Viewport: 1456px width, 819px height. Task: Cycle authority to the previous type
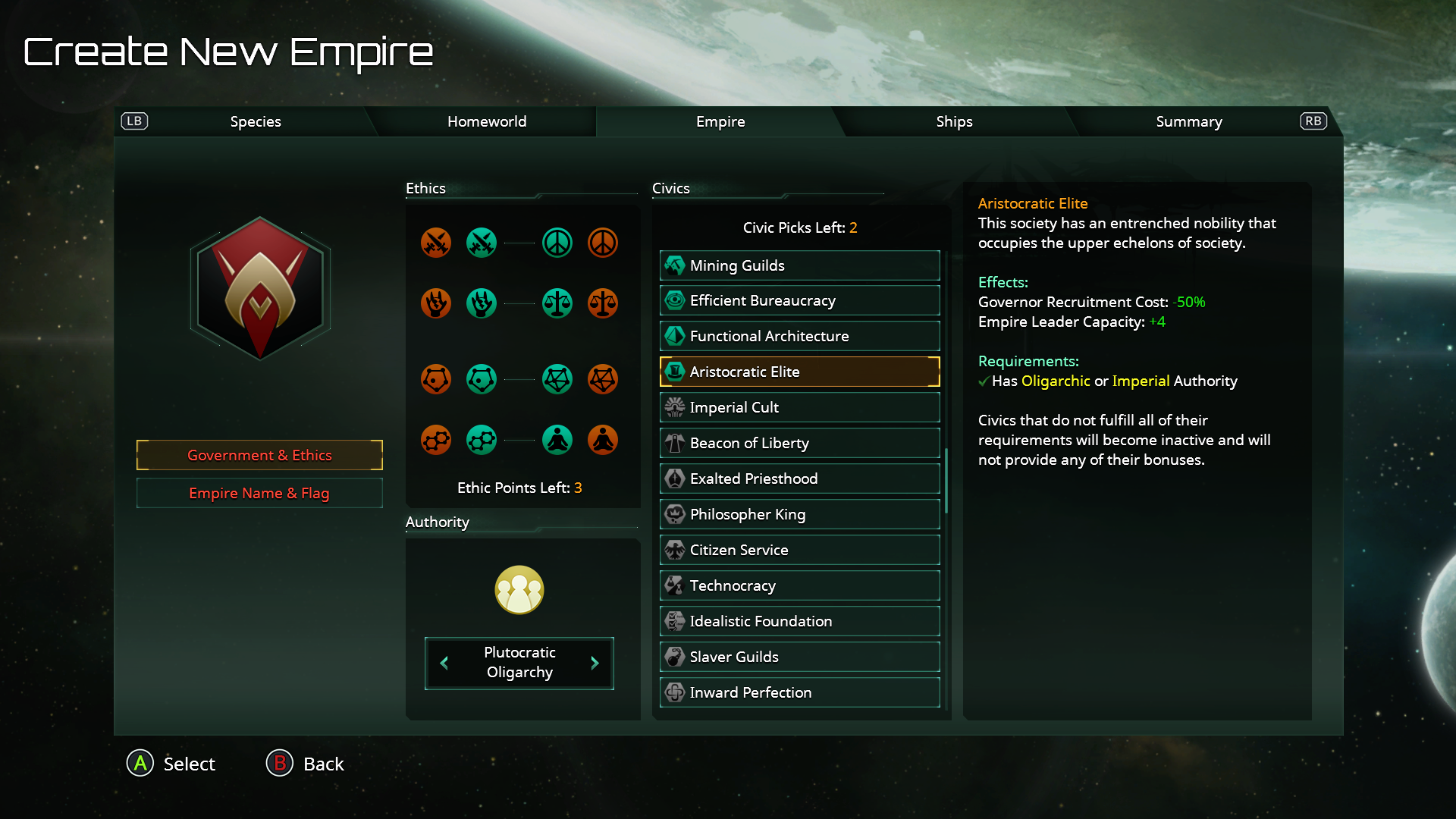point(444,663)
